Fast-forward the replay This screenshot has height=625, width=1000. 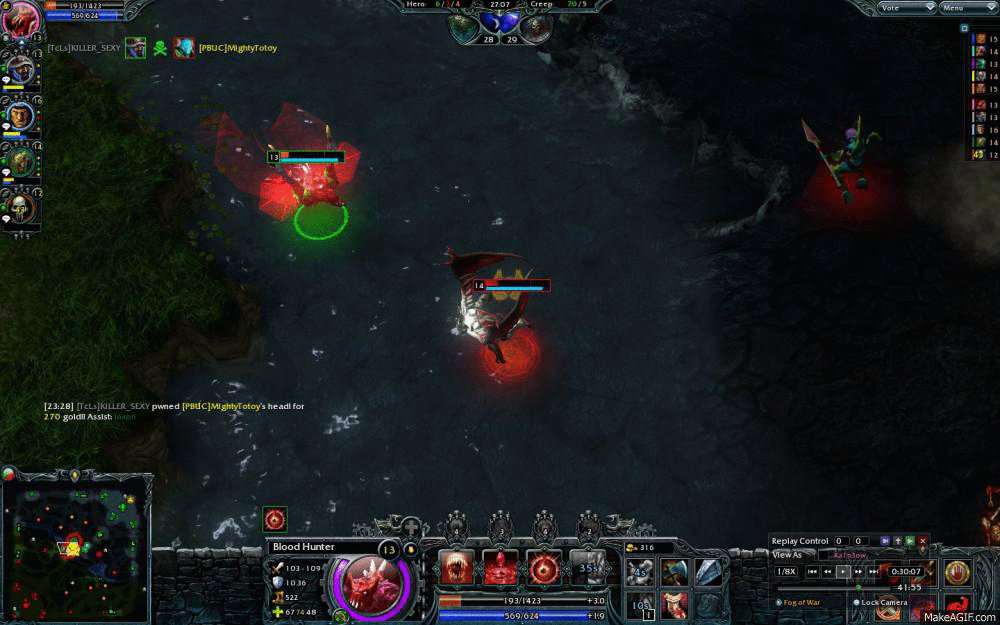coord(858,571)
